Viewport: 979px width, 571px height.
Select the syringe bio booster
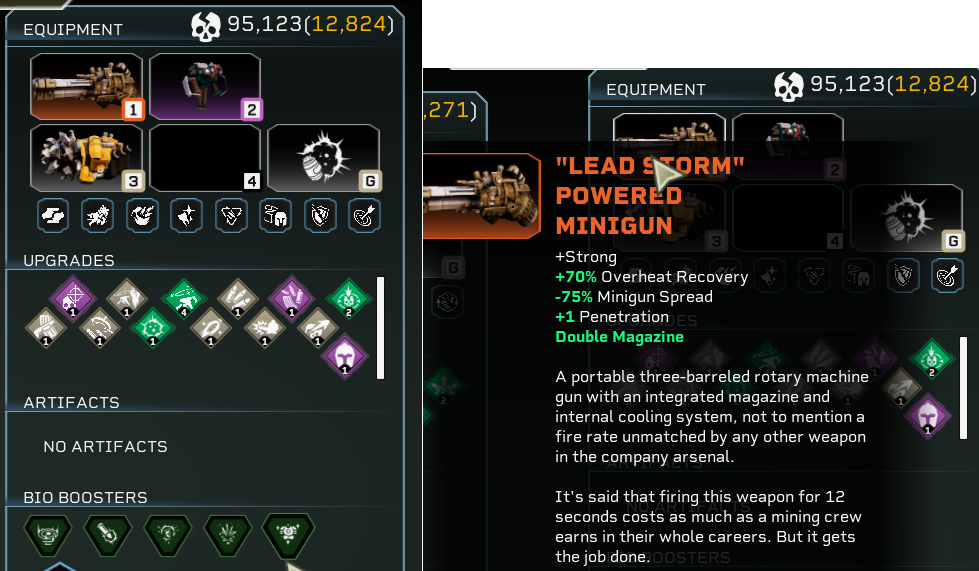click(x=105, y=534)
